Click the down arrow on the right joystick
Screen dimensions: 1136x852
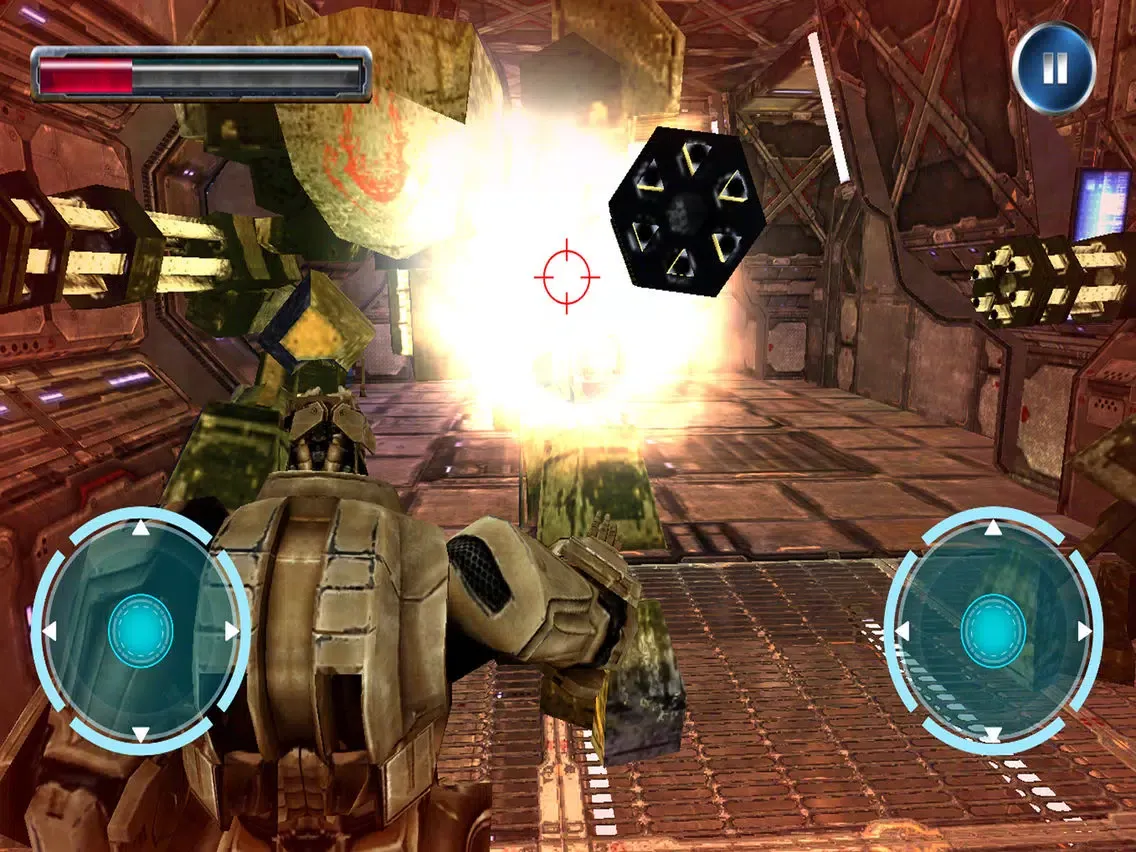coord(993,735)
